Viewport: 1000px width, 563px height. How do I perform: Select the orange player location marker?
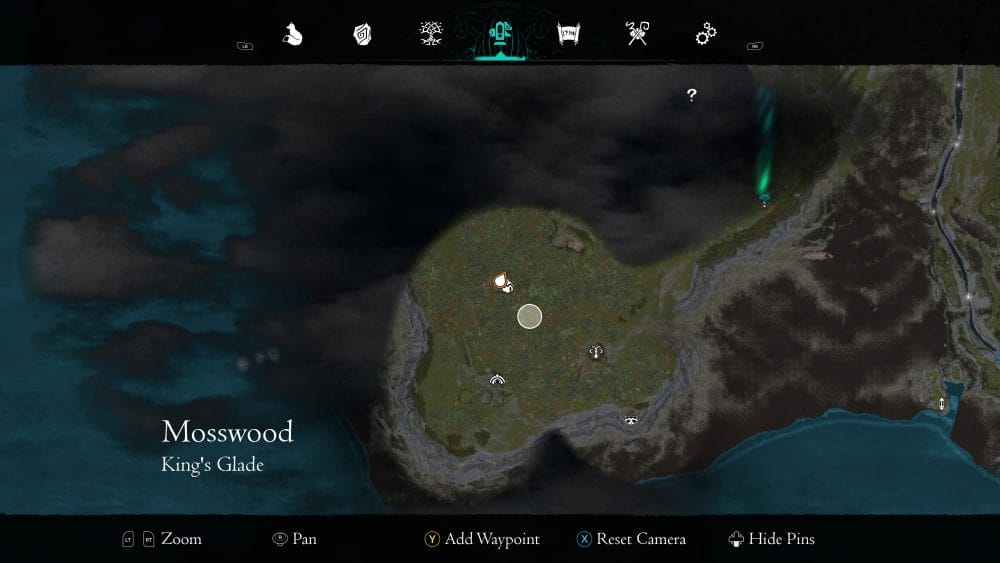[502, 283]
